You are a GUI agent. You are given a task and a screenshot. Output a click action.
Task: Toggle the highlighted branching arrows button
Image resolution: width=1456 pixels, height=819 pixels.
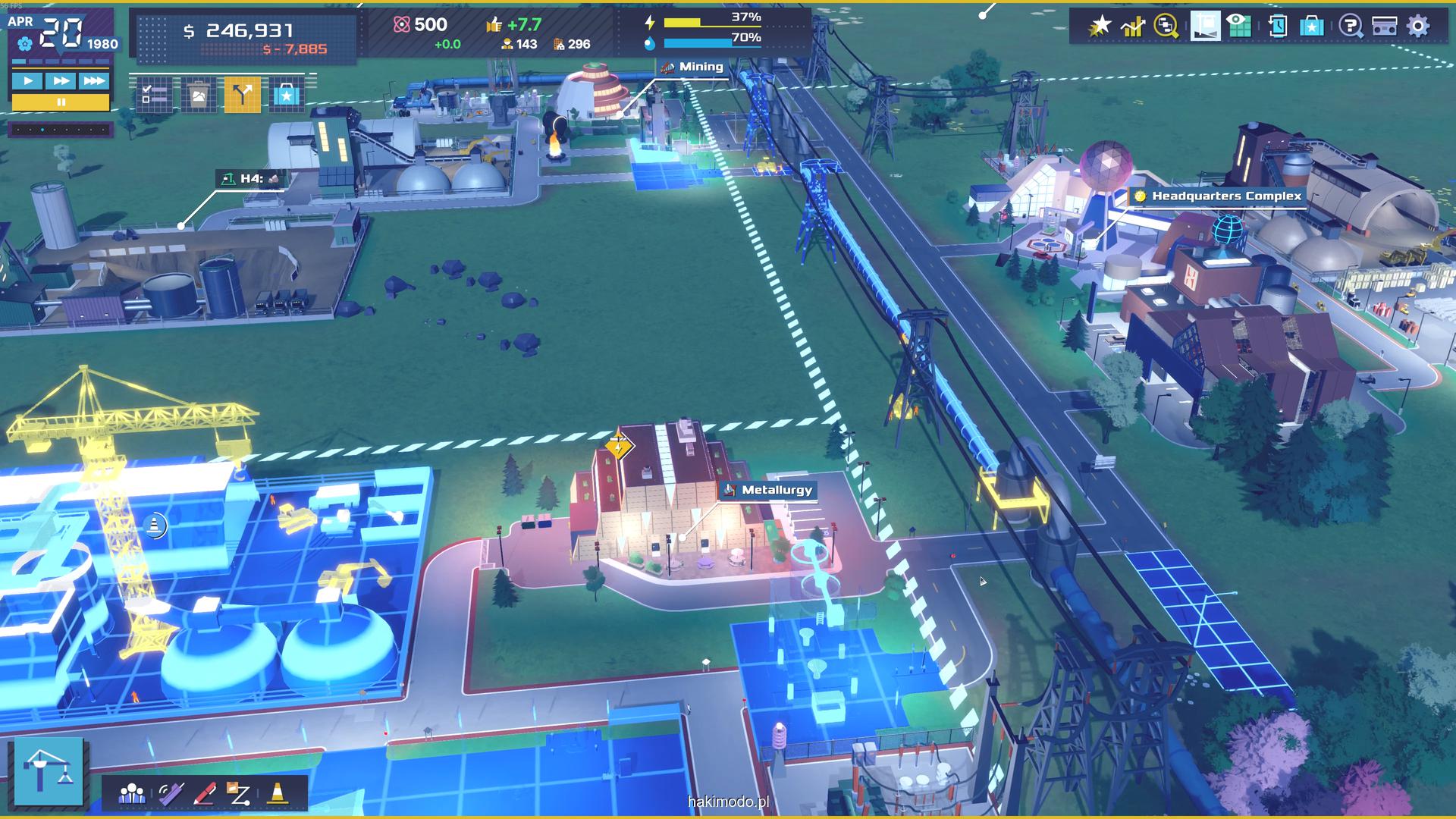pos(243,95)
